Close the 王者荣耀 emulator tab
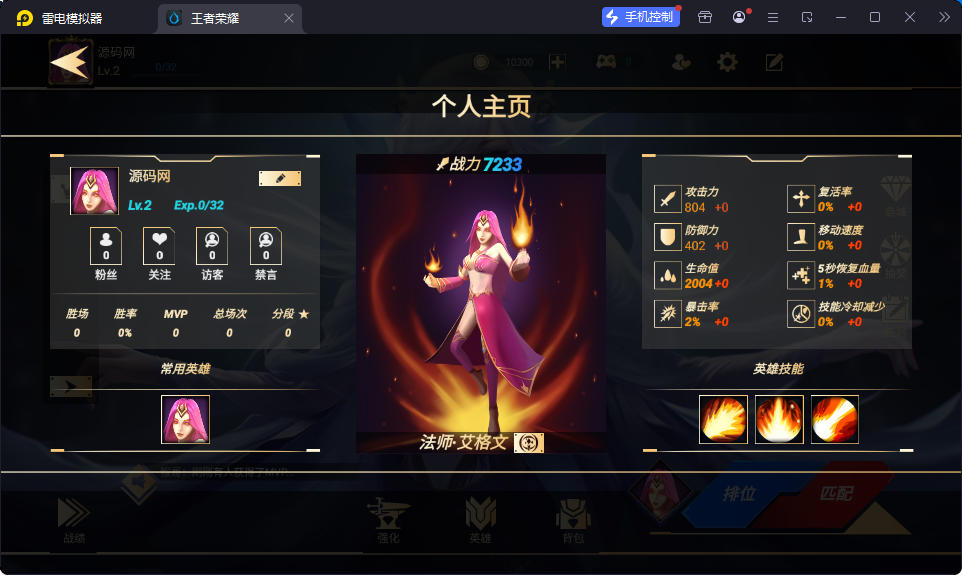This screenshot has height=575, width=962. pos(289,18)
